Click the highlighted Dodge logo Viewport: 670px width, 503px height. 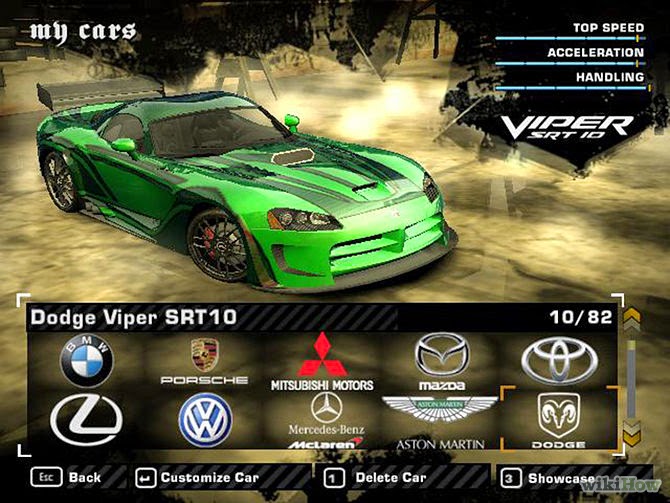coord(559,418)
